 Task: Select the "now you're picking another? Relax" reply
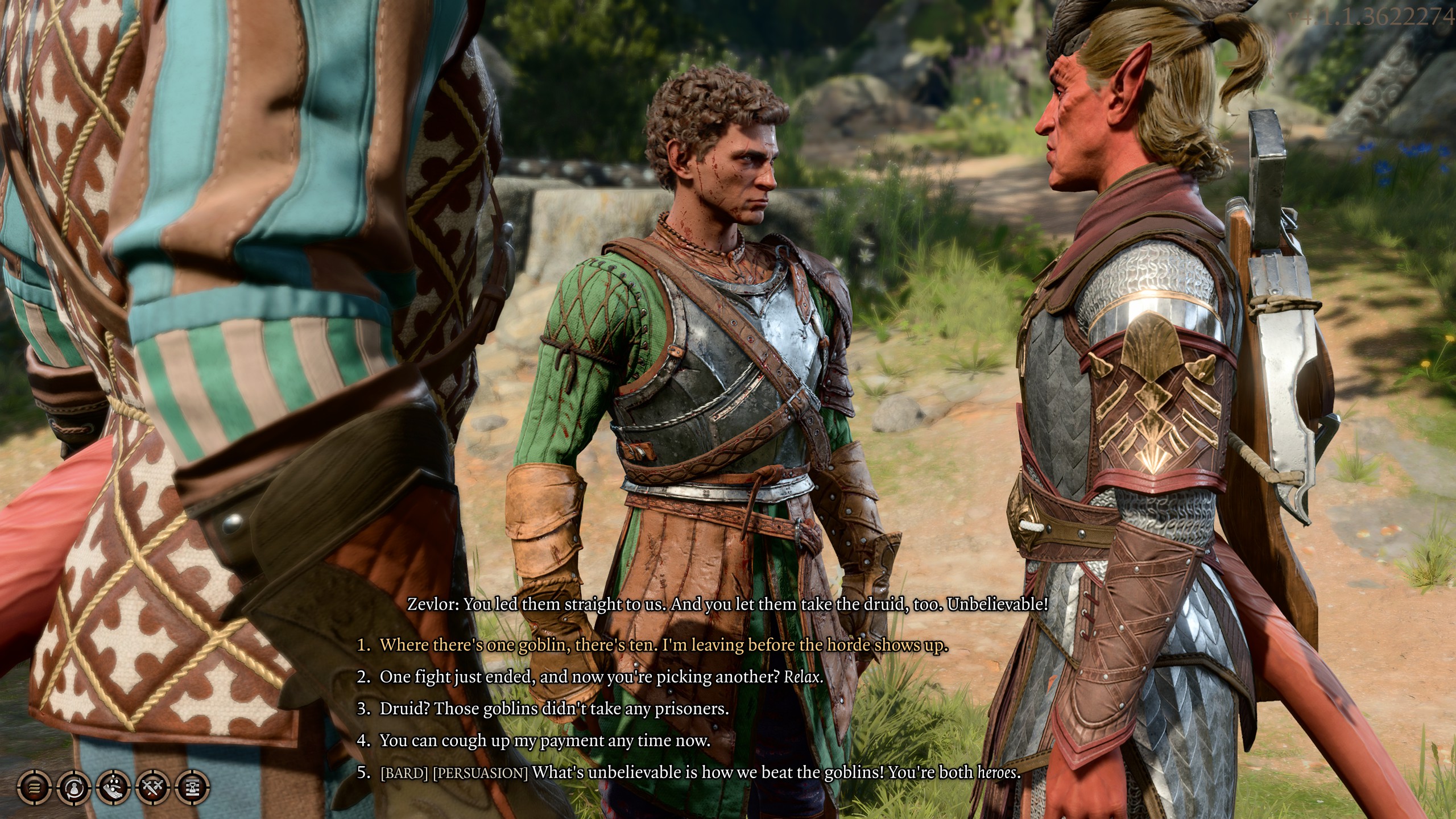point(601,677)
